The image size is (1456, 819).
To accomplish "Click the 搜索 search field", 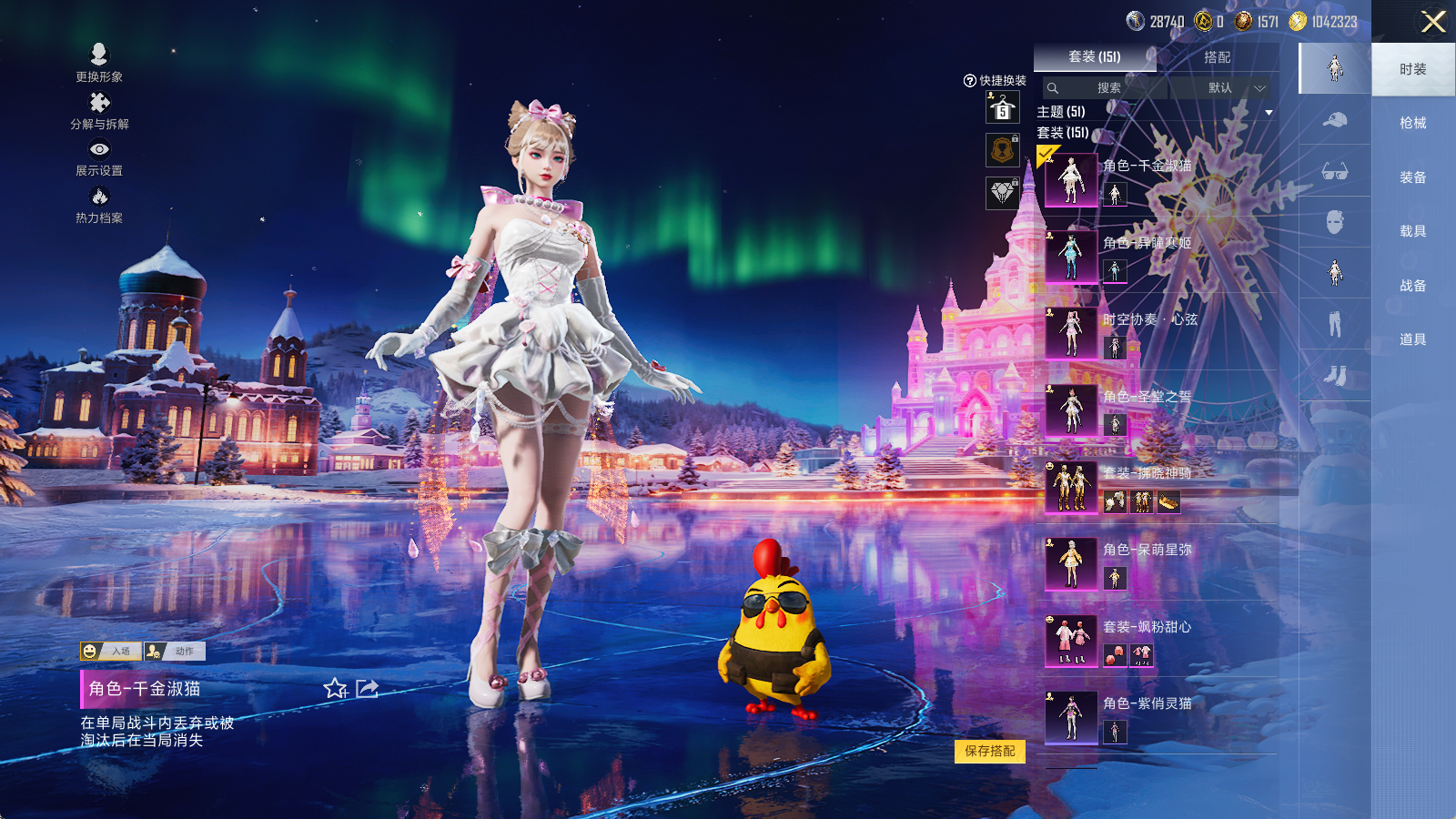I will 1106,88.
